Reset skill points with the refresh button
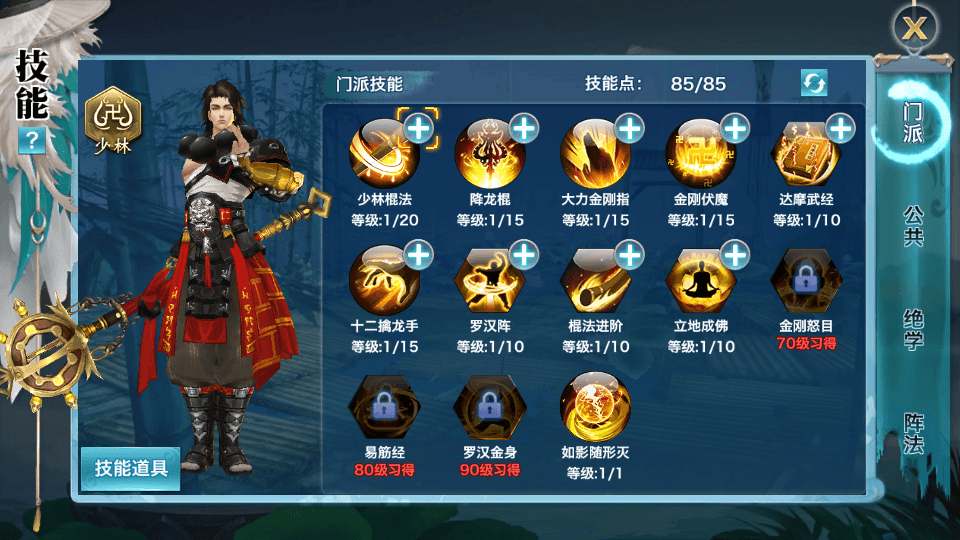The width and height of the screenshot is (960, 540). point(814,83)
